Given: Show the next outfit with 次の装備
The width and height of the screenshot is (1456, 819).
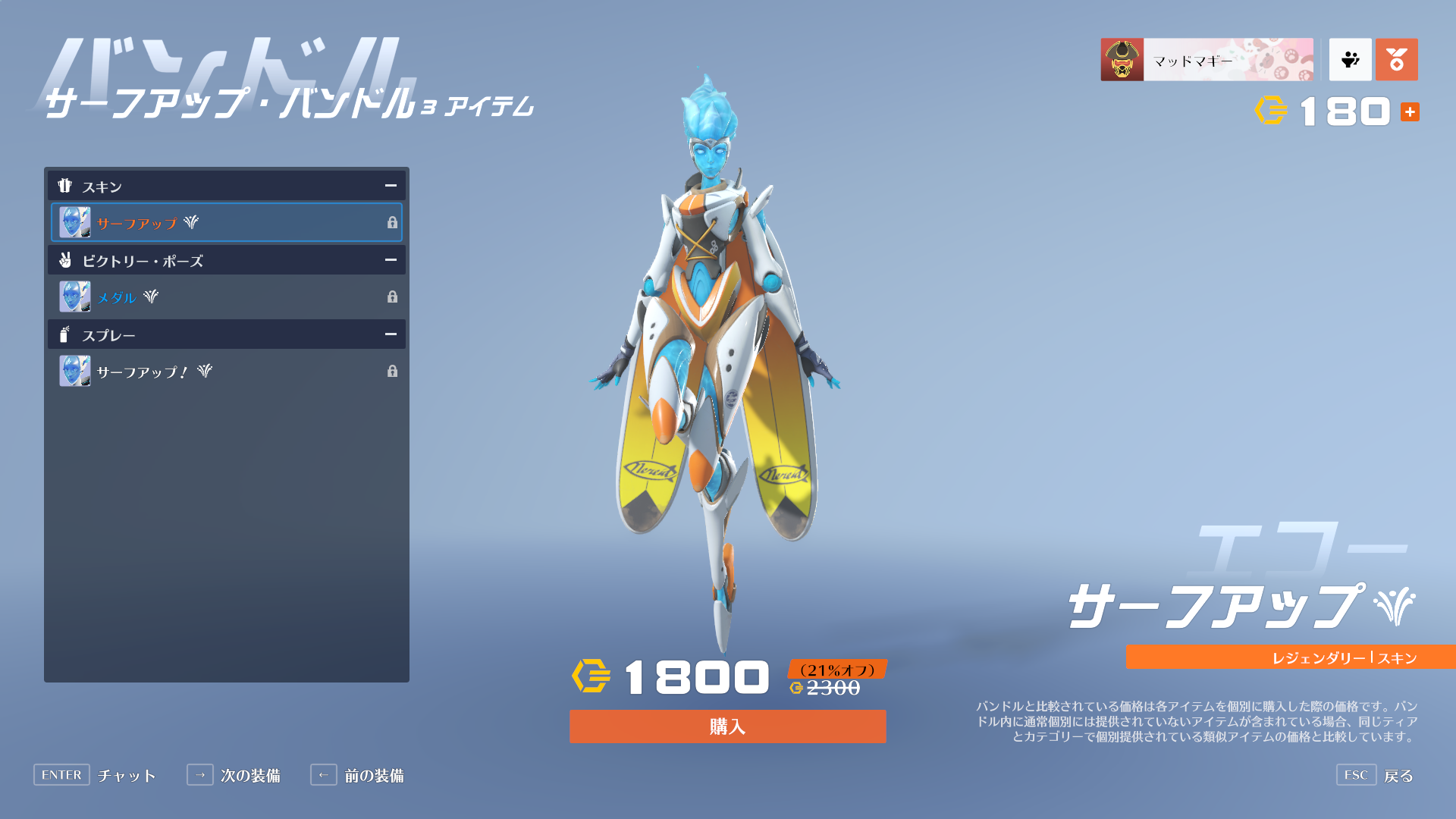Looking at the screenshot, I should [x=234, y=775].
